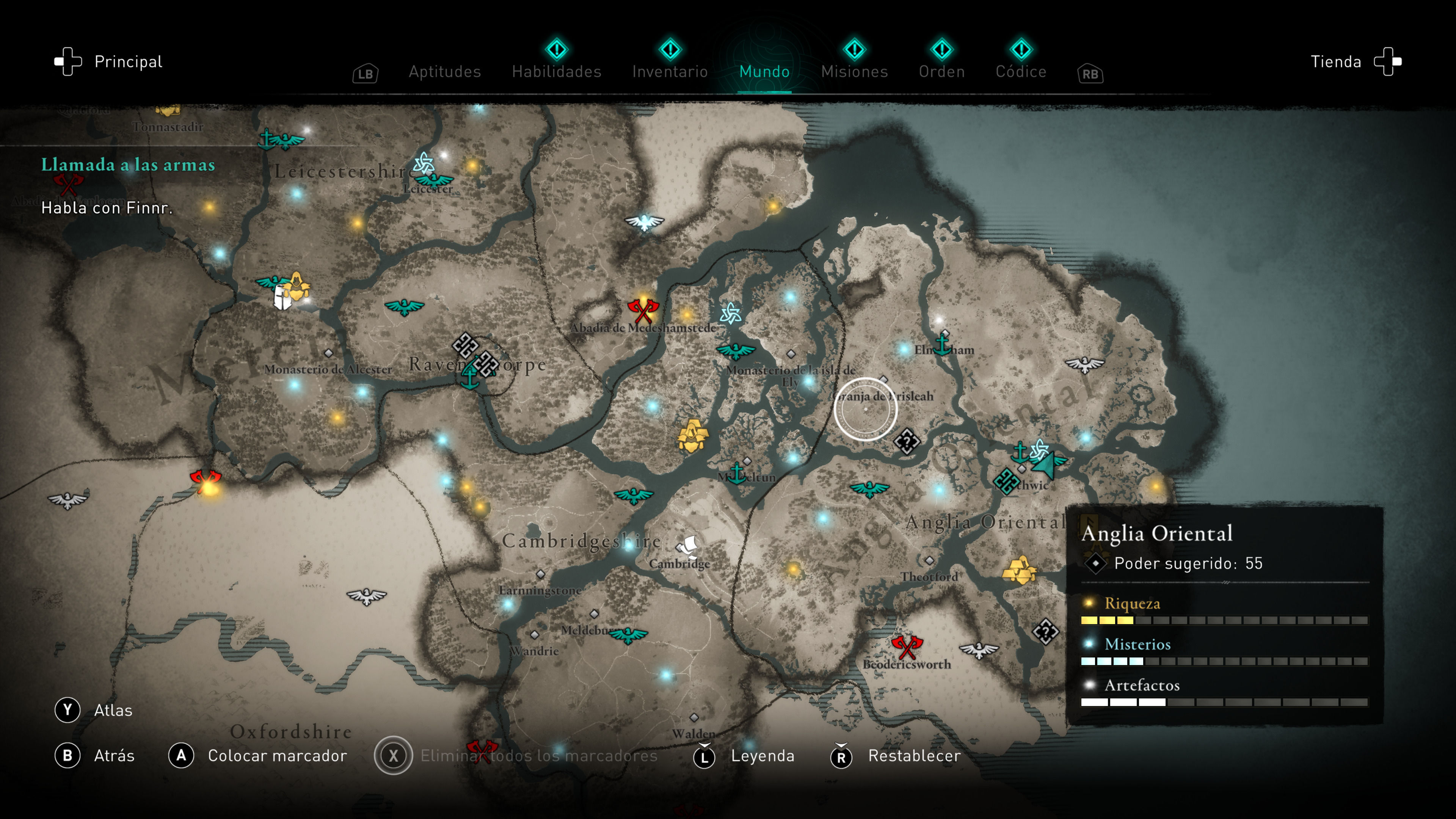This screenshot has width=1456, height=819.
Task: Select the Mundo tab
Action: click(764, 72)
